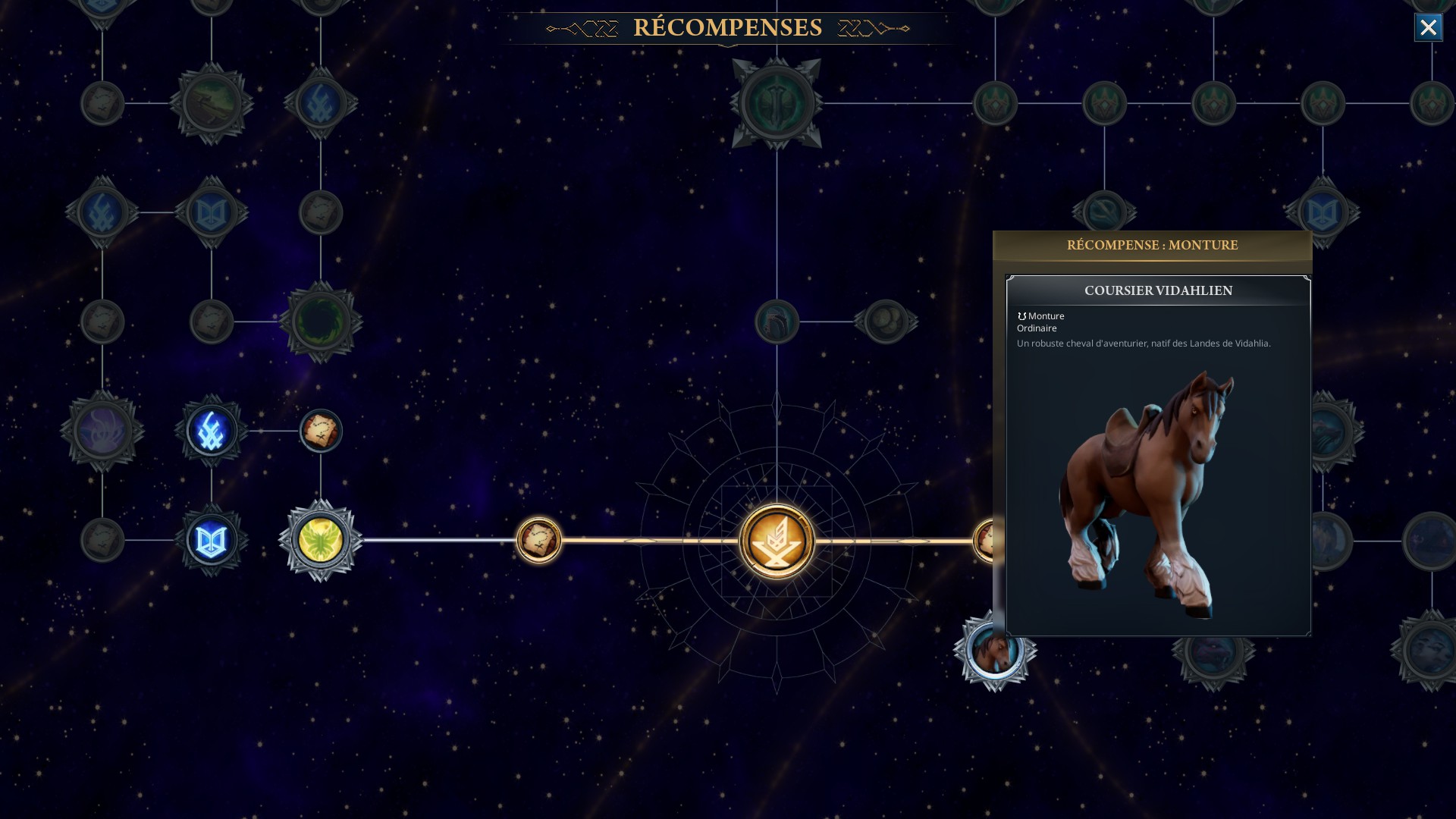Select the parchment node left of the golden emblem

pyautogui.click(x=538, y=541)
